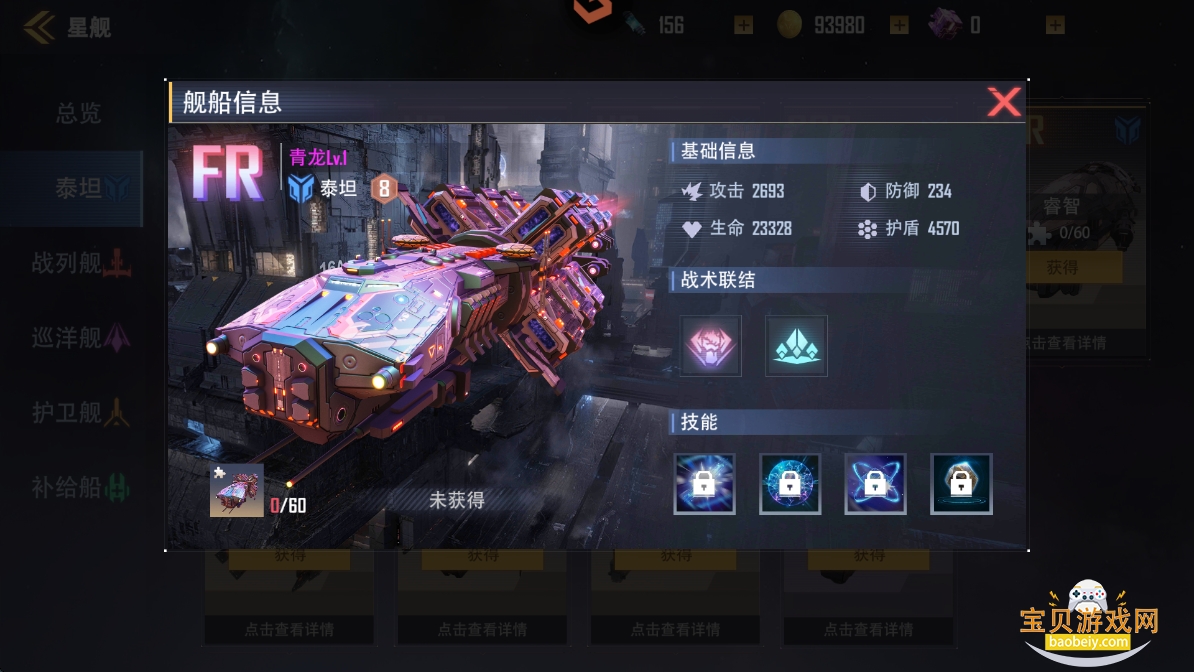Add more purple crystal currency

coord(1055,25)
